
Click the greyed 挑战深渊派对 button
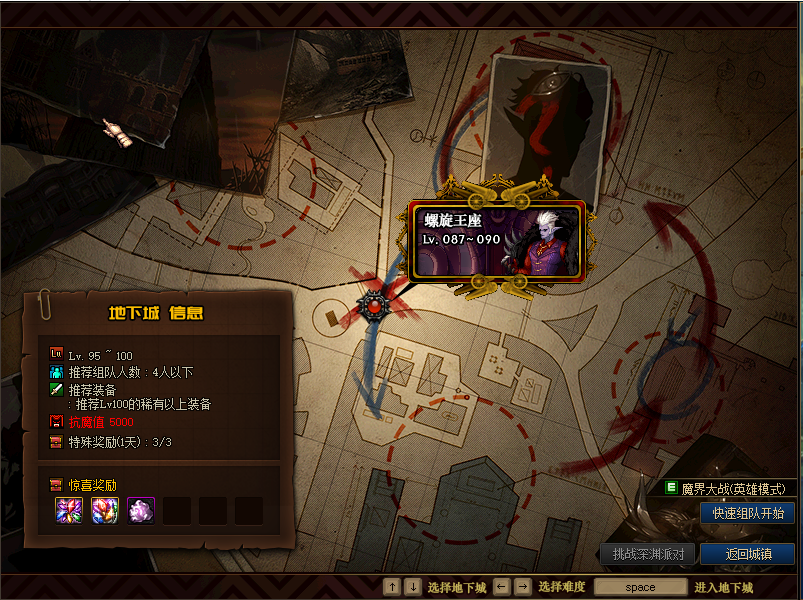[648, 554]
